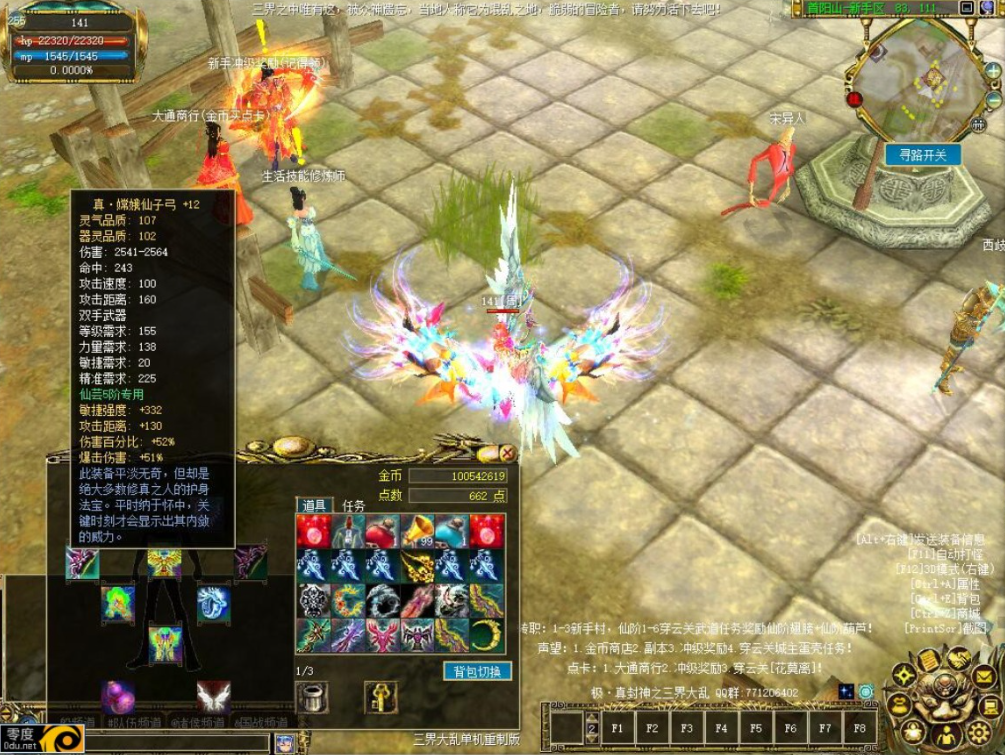
Task: Toggle the 寻路开关 pathfinding button
Action: click(x=922, y=154)
